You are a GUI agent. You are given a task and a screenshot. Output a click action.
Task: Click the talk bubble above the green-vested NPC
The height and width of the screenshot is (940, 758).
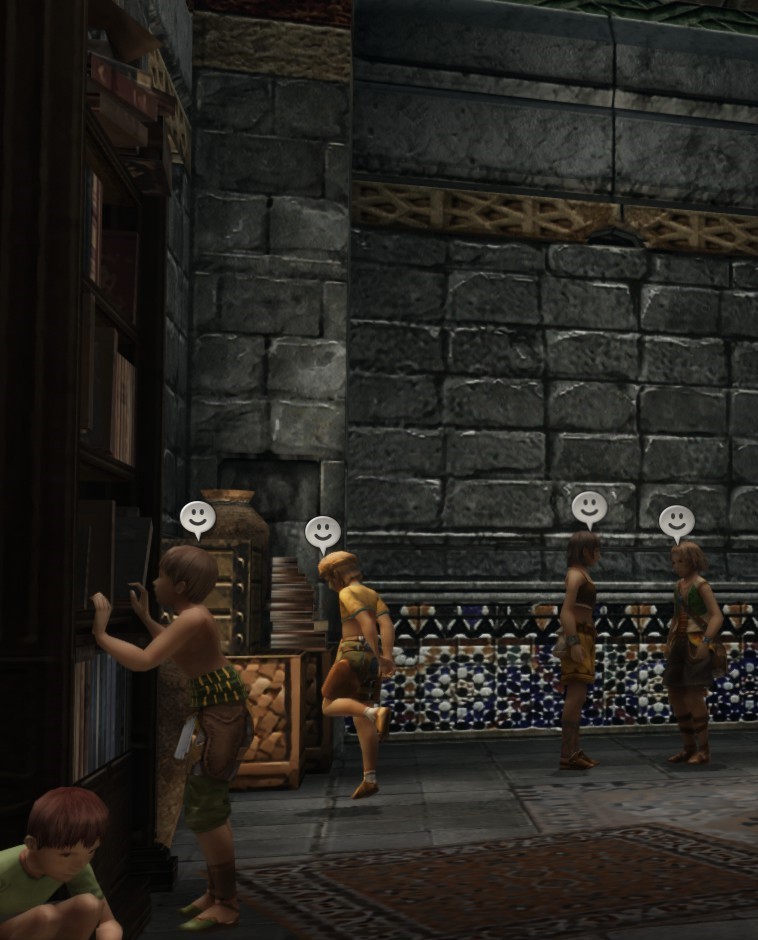(676, 521)
